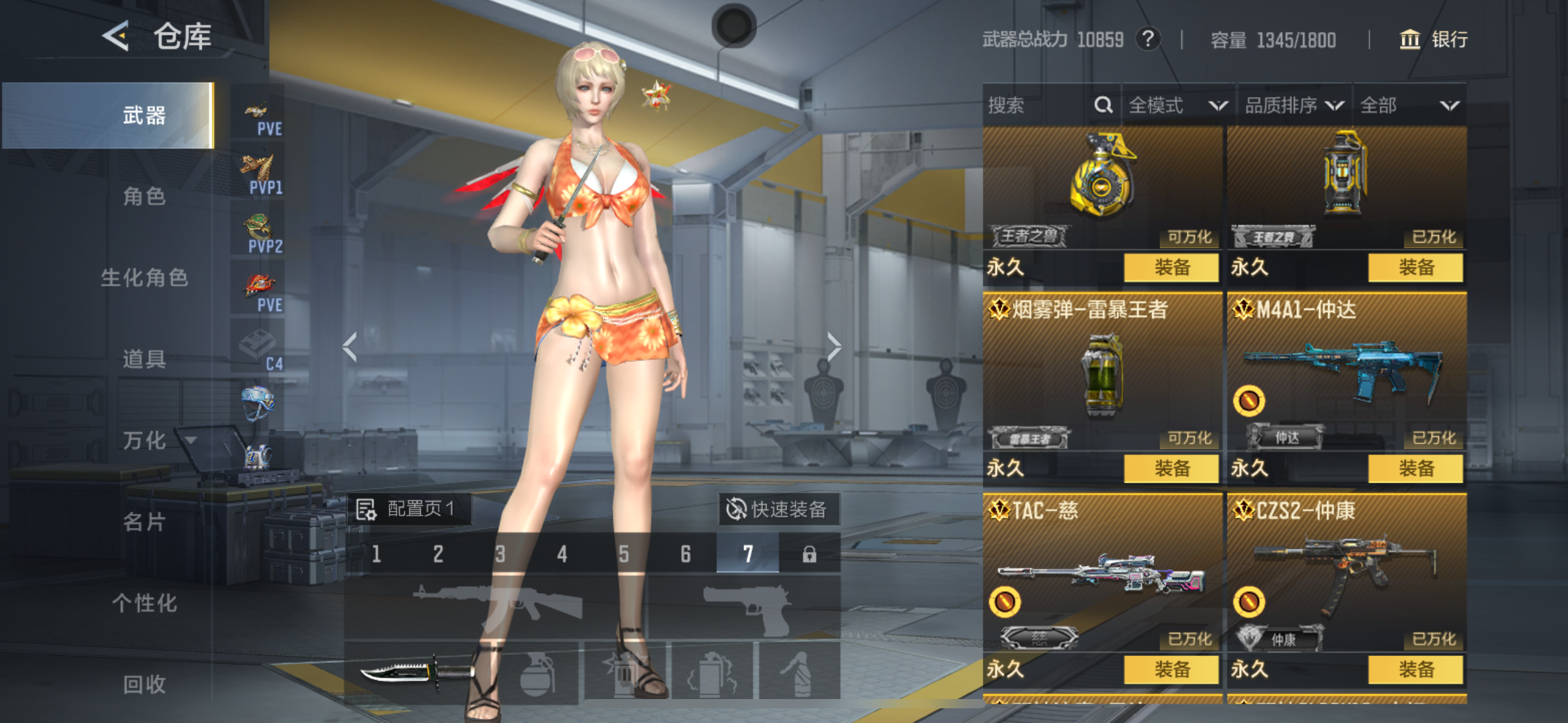Screen dimensions: 1568x723
Task: Activate 快速装备 quick equip
Action: click(x=778, y=509)
